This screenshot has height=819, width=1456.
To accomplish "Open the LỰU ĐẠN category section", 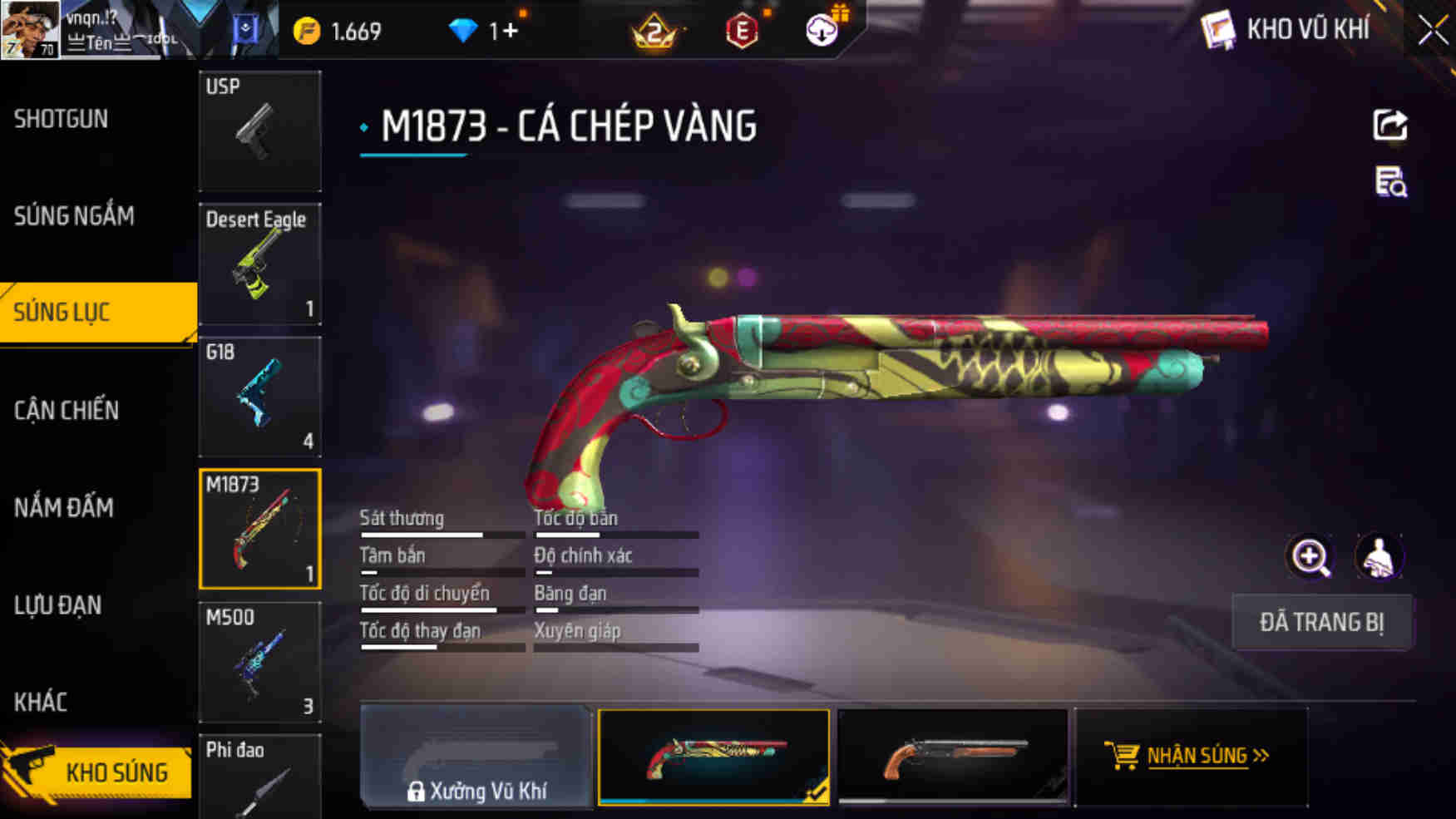I will pyautogui.click(x=58, y=605).
